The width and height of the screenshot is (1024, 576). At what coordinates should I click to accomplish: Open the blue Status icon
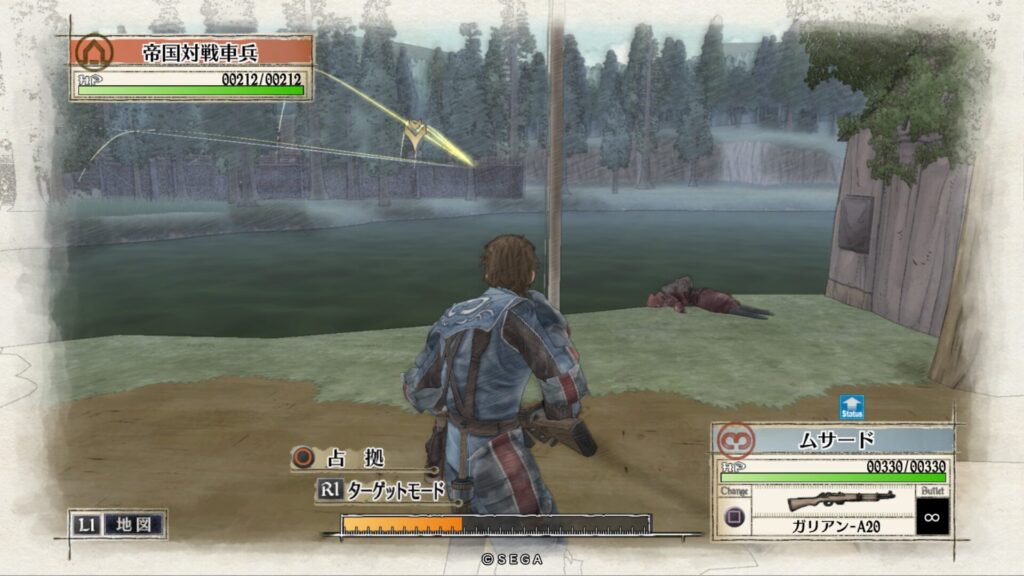click(x=852, y=408)
